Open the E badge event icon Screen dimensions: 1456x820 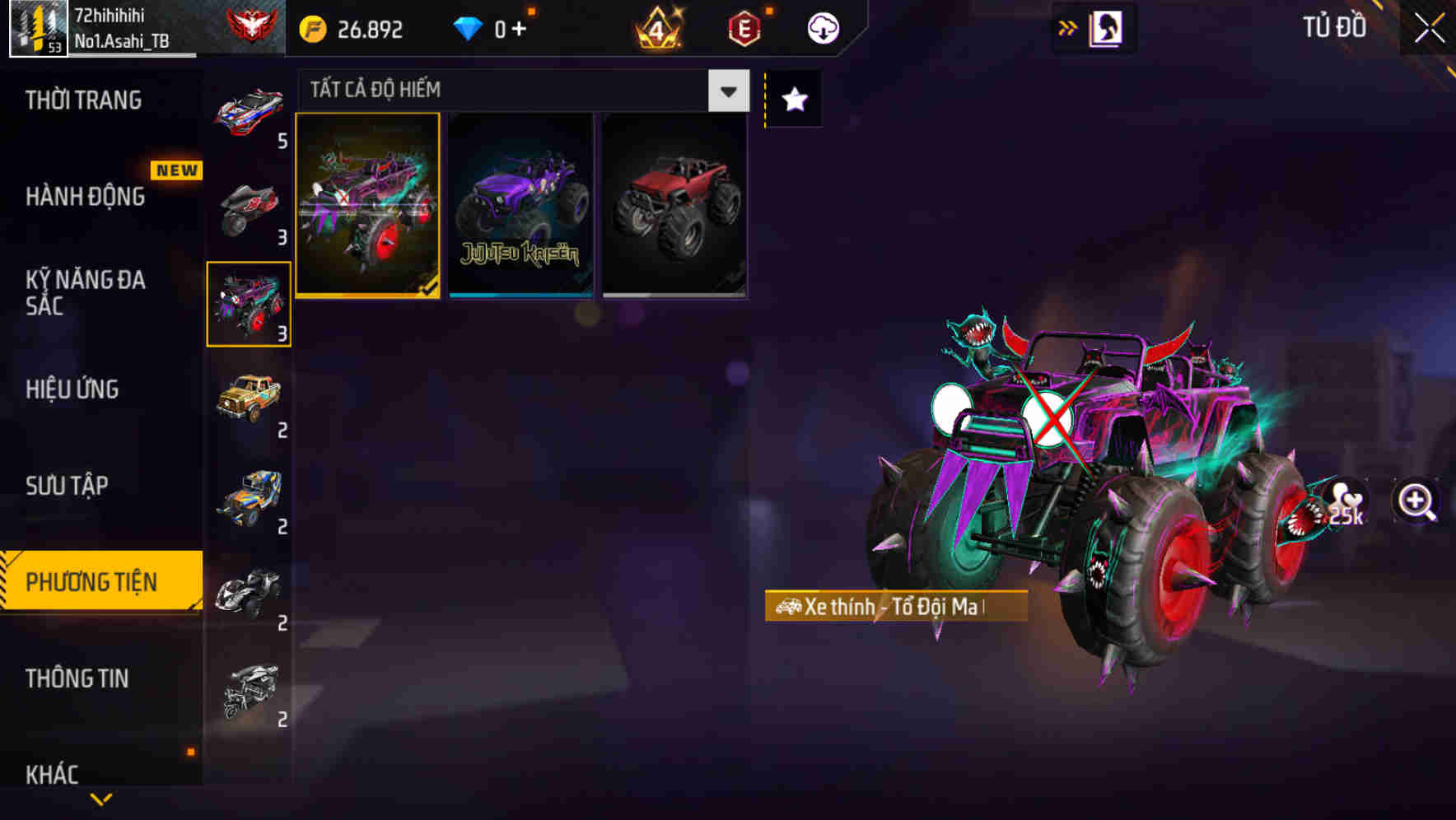744,27
